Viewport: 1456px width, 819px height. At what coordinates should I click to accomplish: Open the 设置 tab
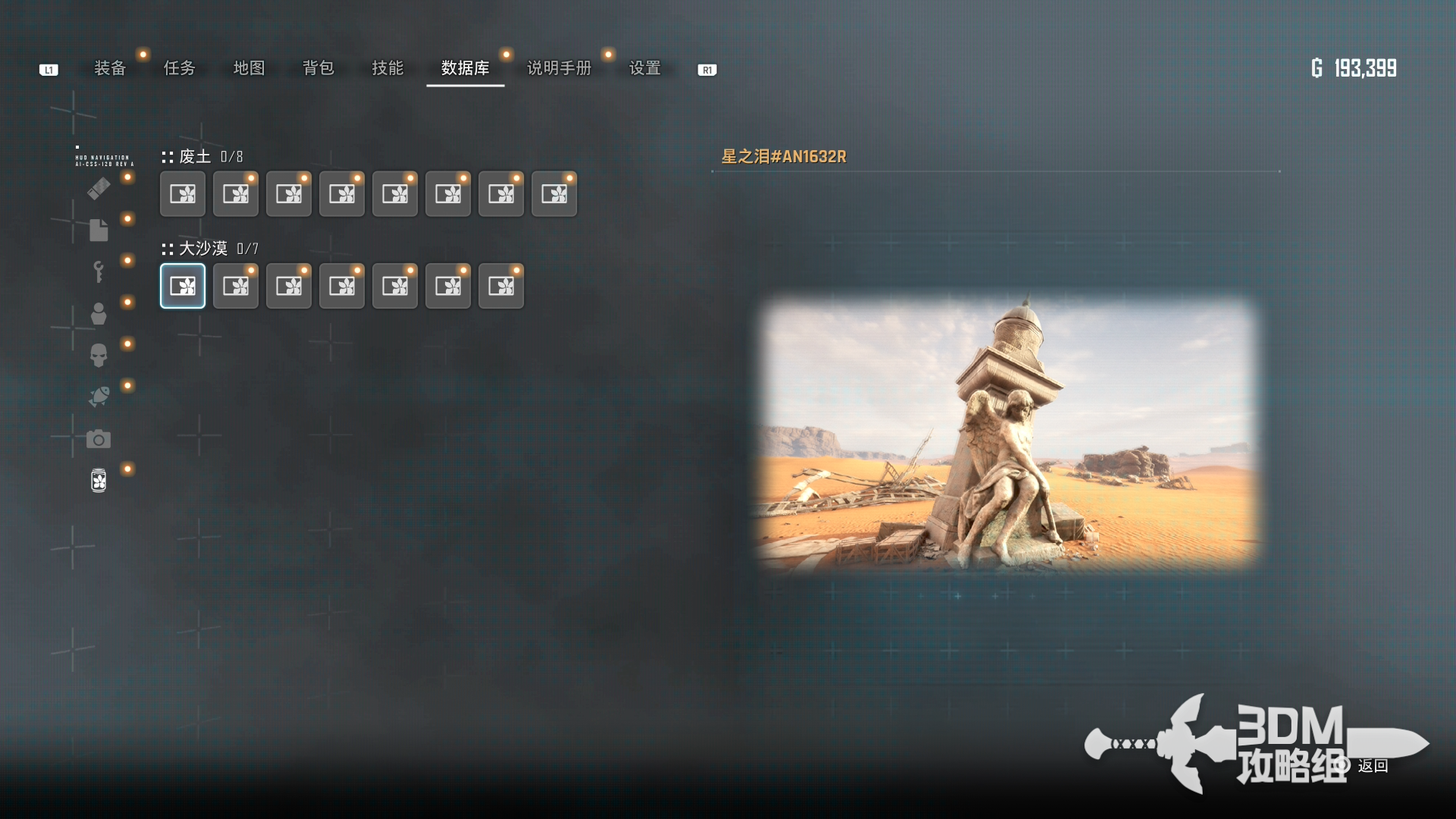tap(645, 68)
